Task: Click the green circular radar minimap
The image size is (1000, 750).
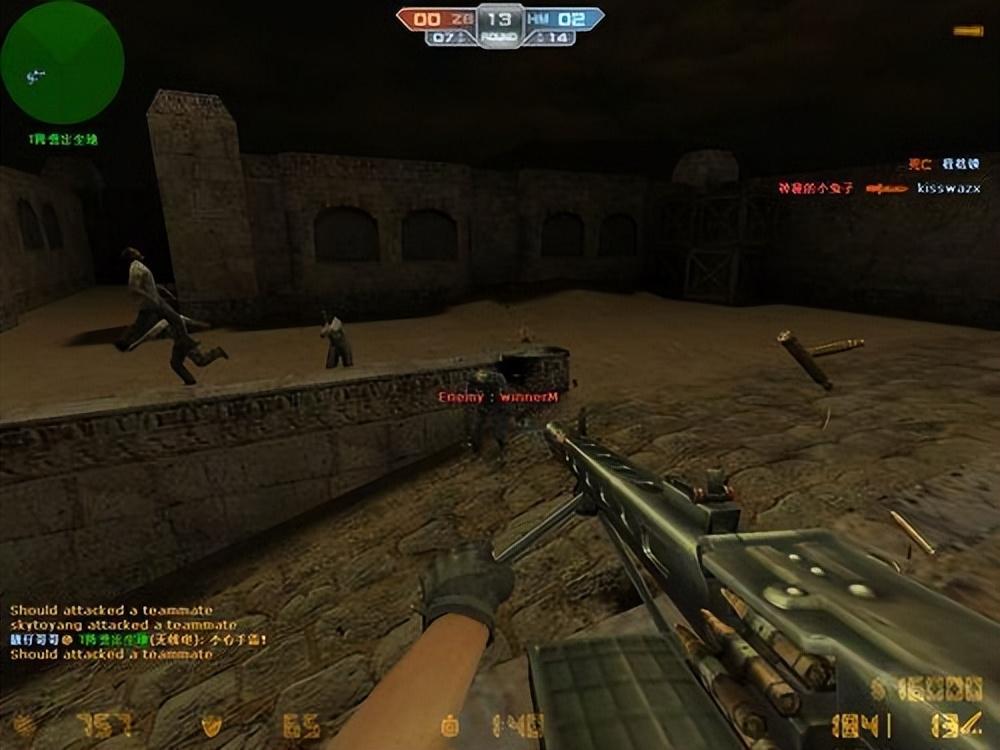Action: pos(62,62)
